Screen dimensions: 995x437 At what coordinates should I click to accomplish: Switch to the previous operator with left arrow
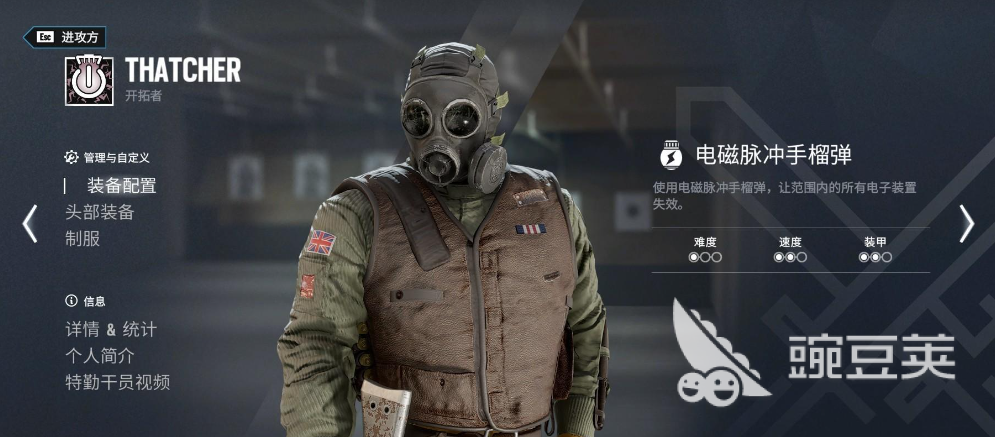coord(30,224)
